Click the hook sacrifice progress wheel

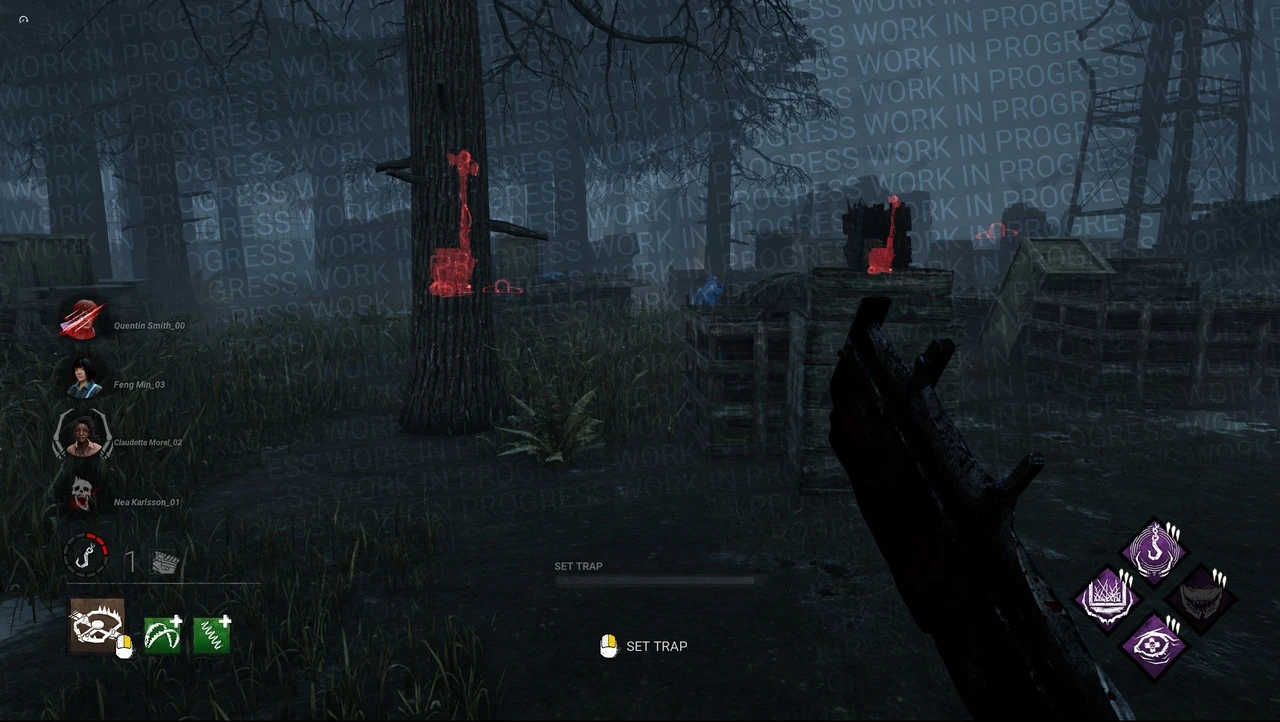click(x=85, y=557)
